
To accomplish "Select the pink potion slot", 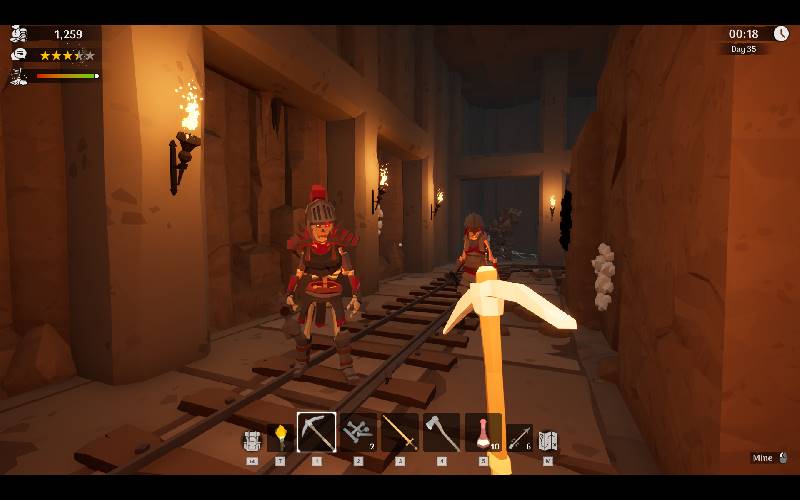I will coord(483,432).
